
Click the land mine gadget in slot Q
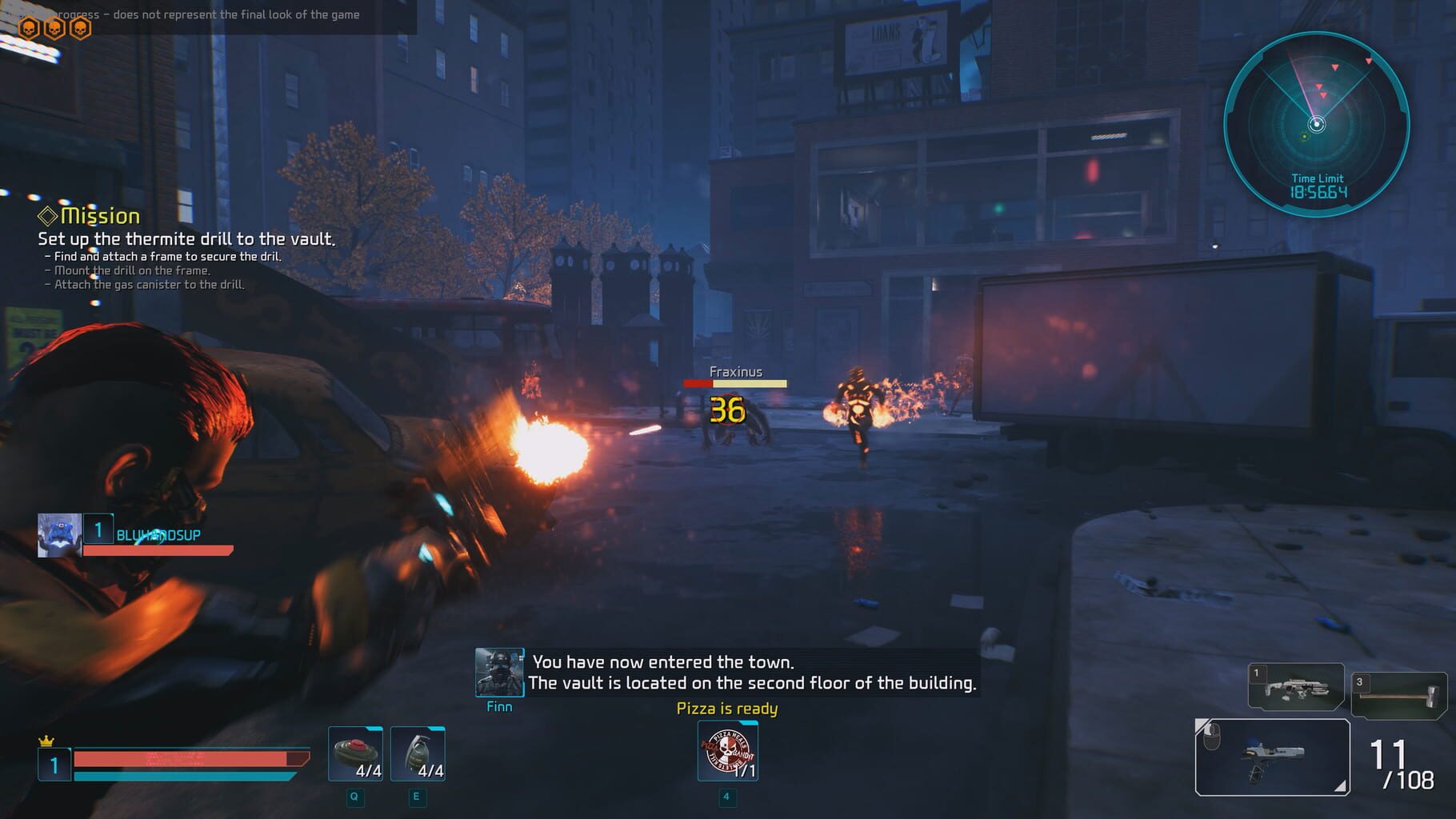pos(354,752)
